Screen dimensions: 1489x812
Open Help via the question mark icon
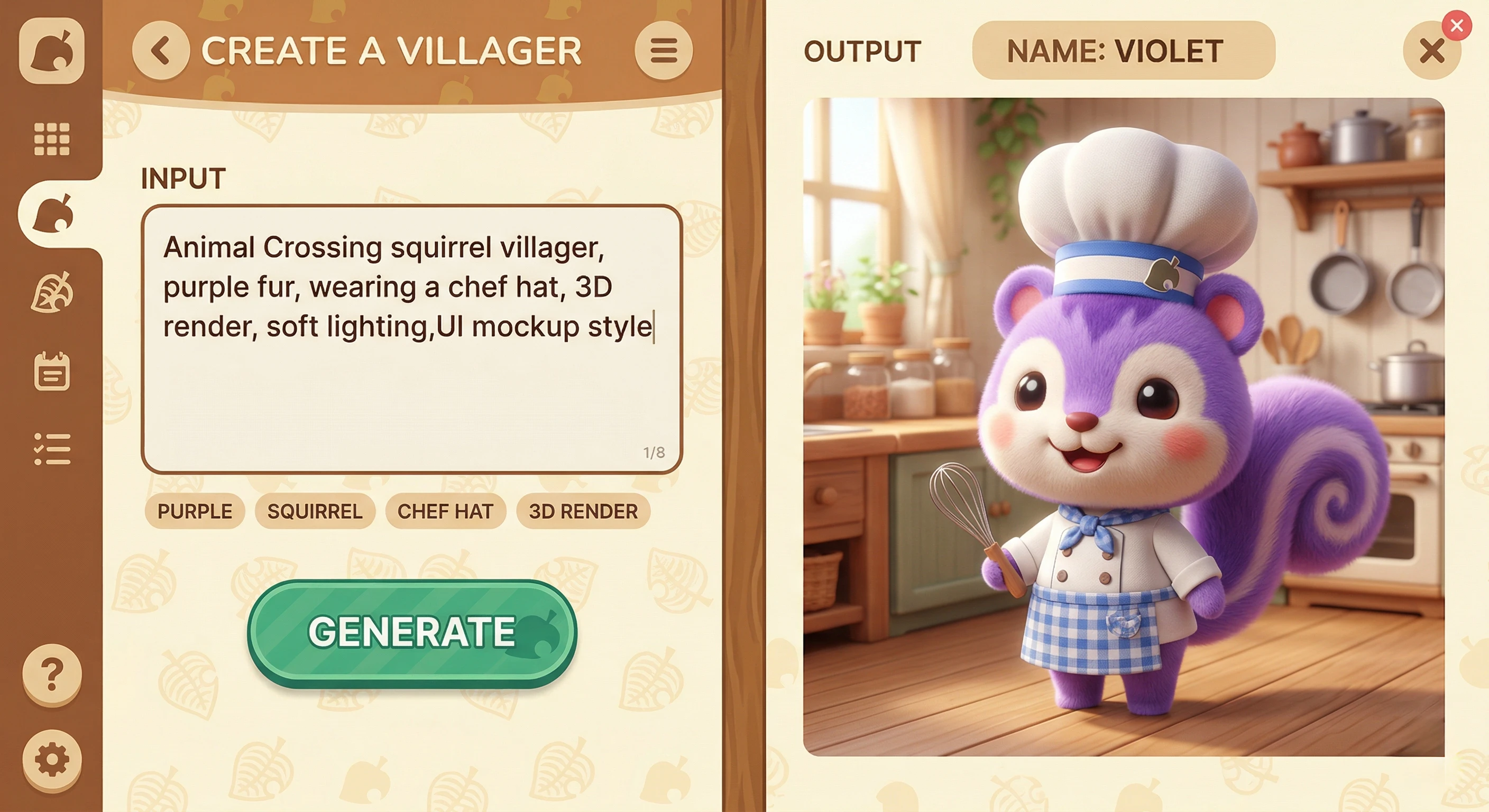pos(53,673)
